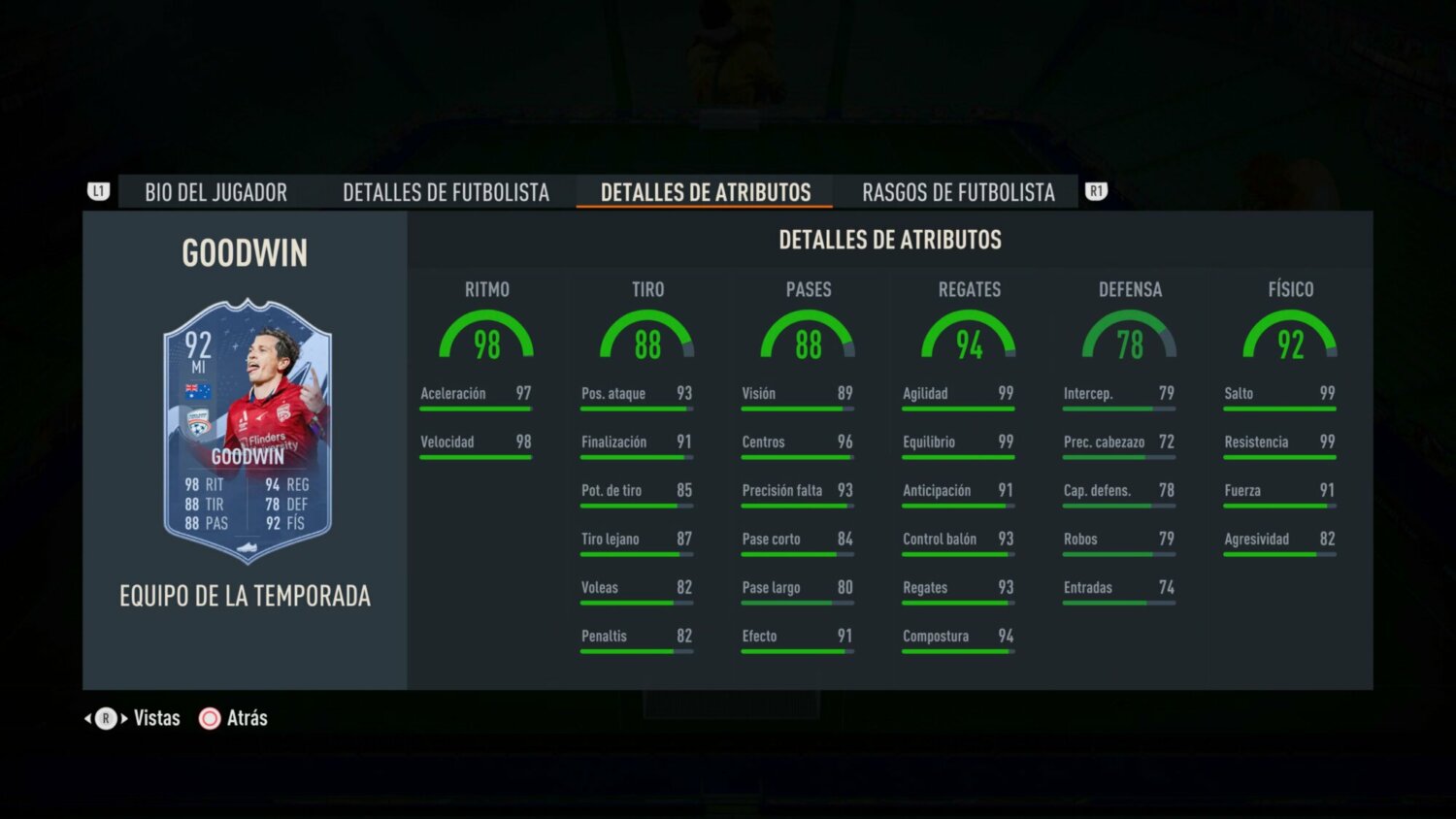Click the Adelaide United club badge on card
This screenshot has height=819, width=1456.
click(x=198, y=421)
